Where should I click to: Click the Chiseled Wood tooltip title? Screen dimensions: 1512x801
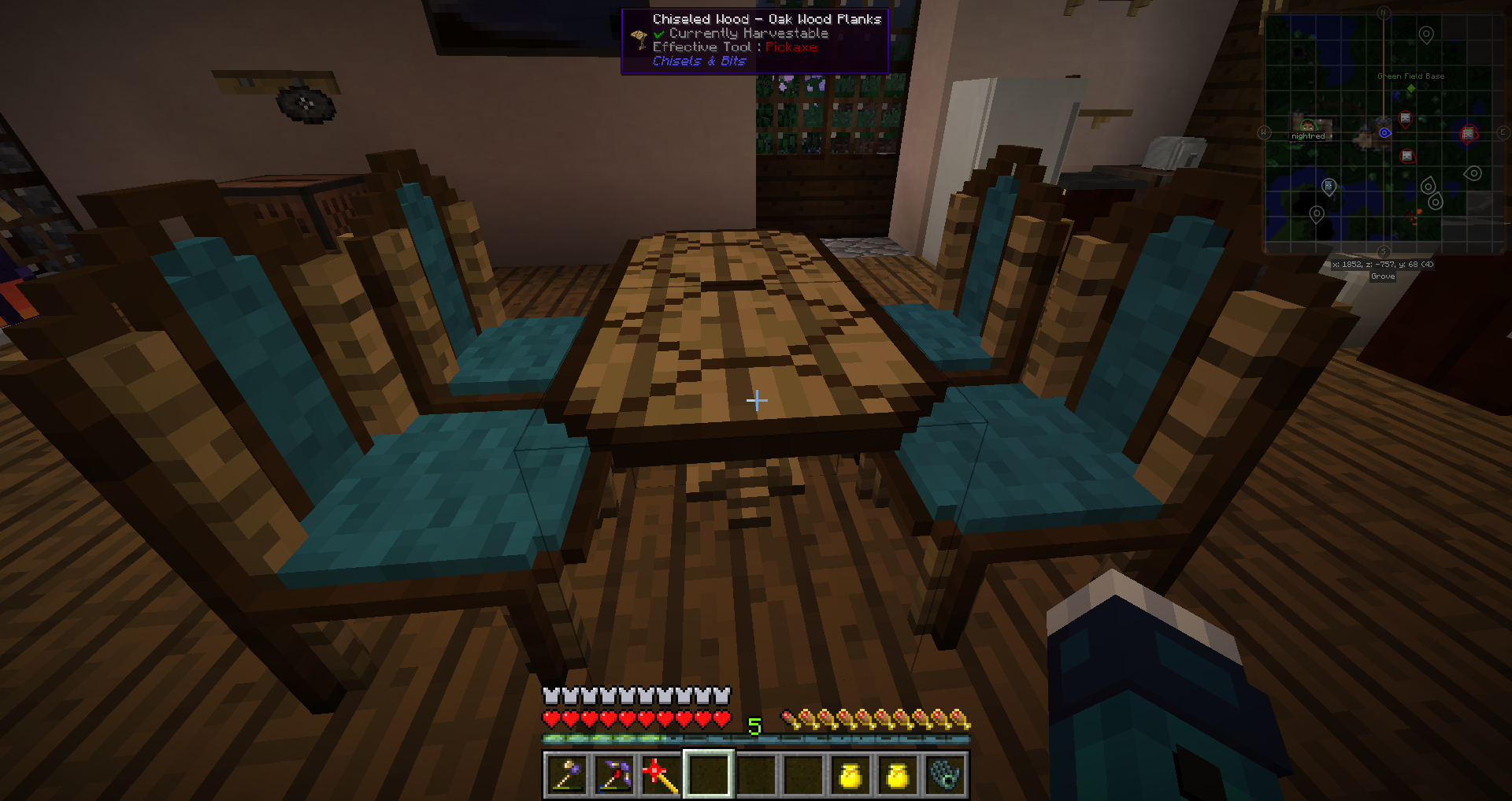768,19
